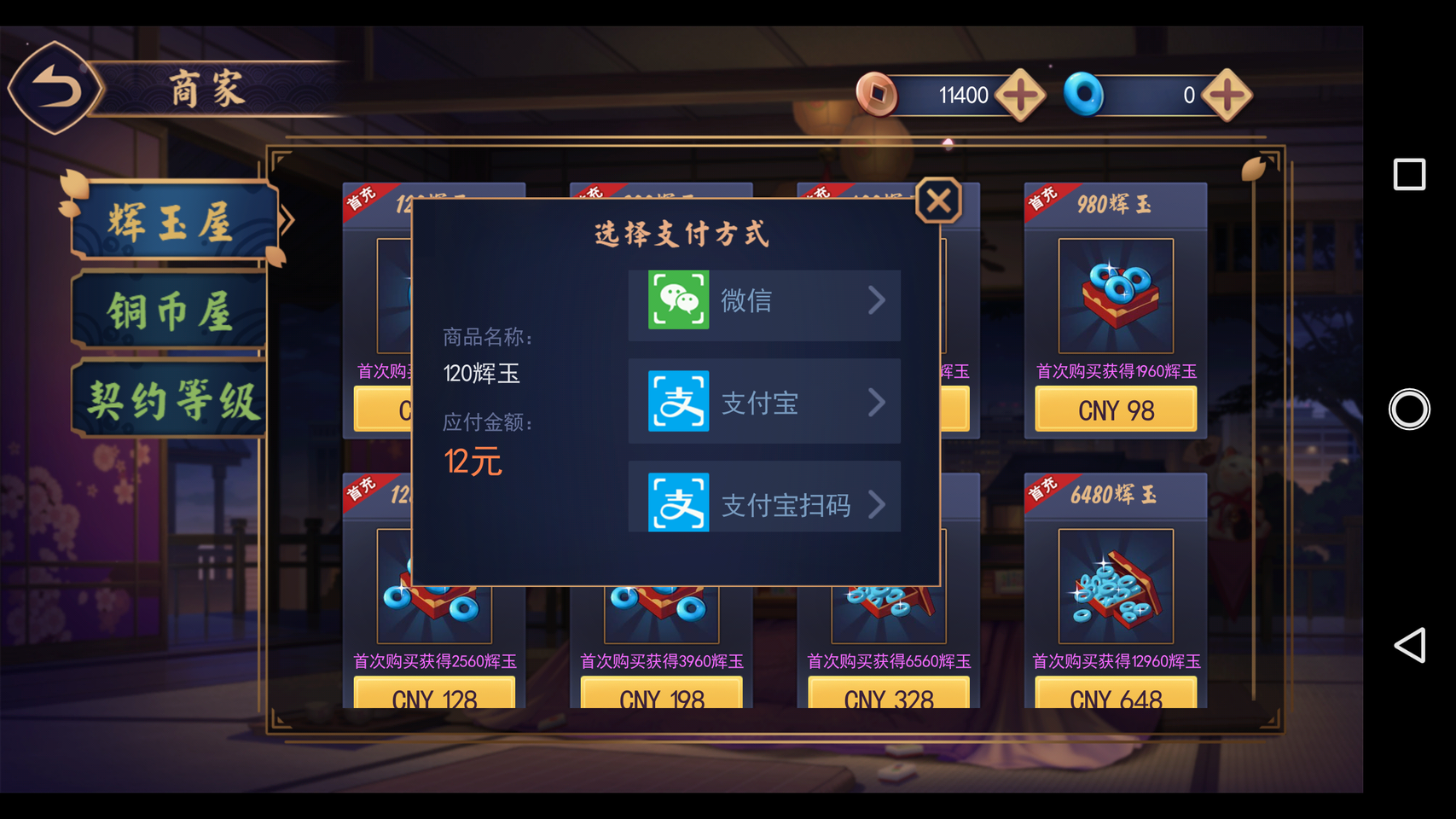Add more copper coins with plus button
This screenshot has height=819, width=1456.
[x=1020, y=95]
